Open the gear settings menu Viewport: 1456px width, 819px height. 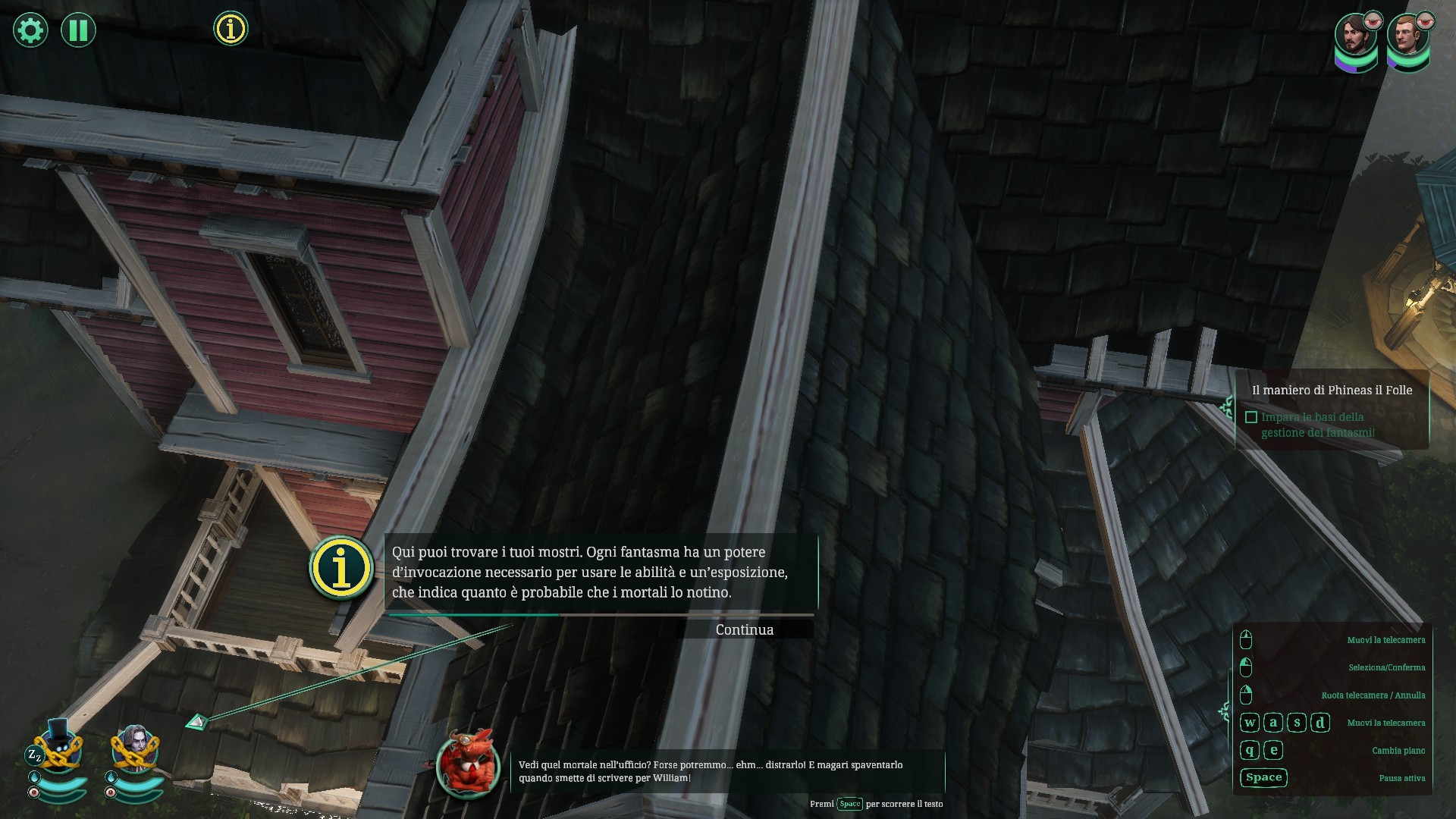30,30
